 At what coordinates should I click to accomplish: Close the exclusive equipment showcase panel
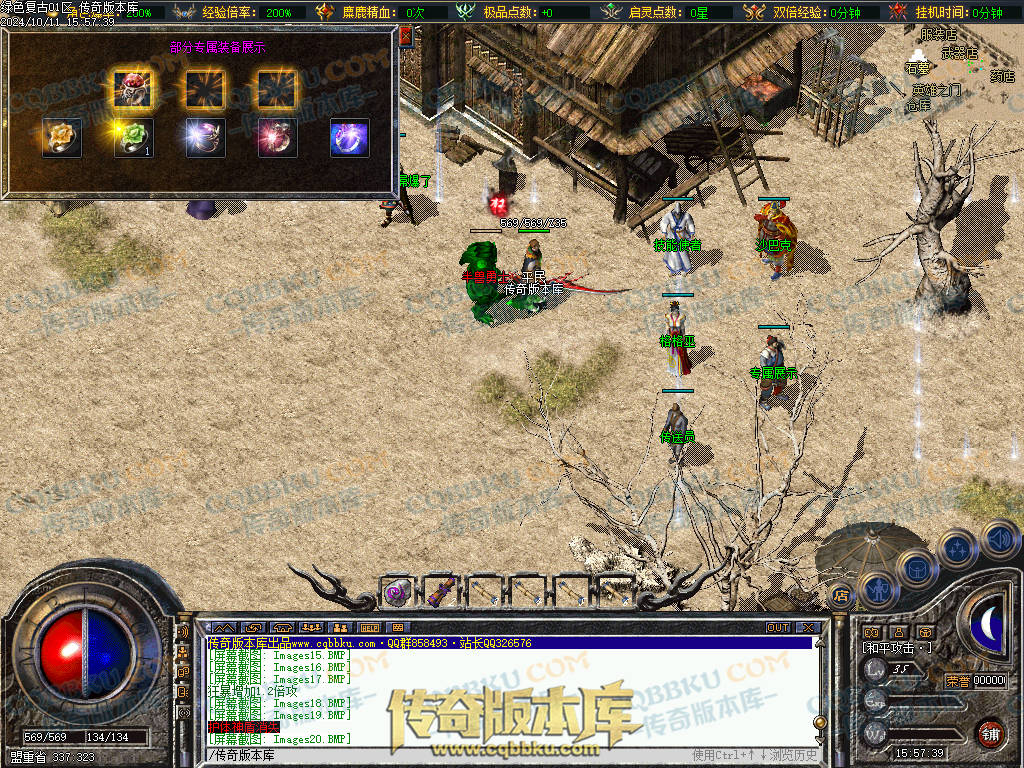click(x=406, y=36)
